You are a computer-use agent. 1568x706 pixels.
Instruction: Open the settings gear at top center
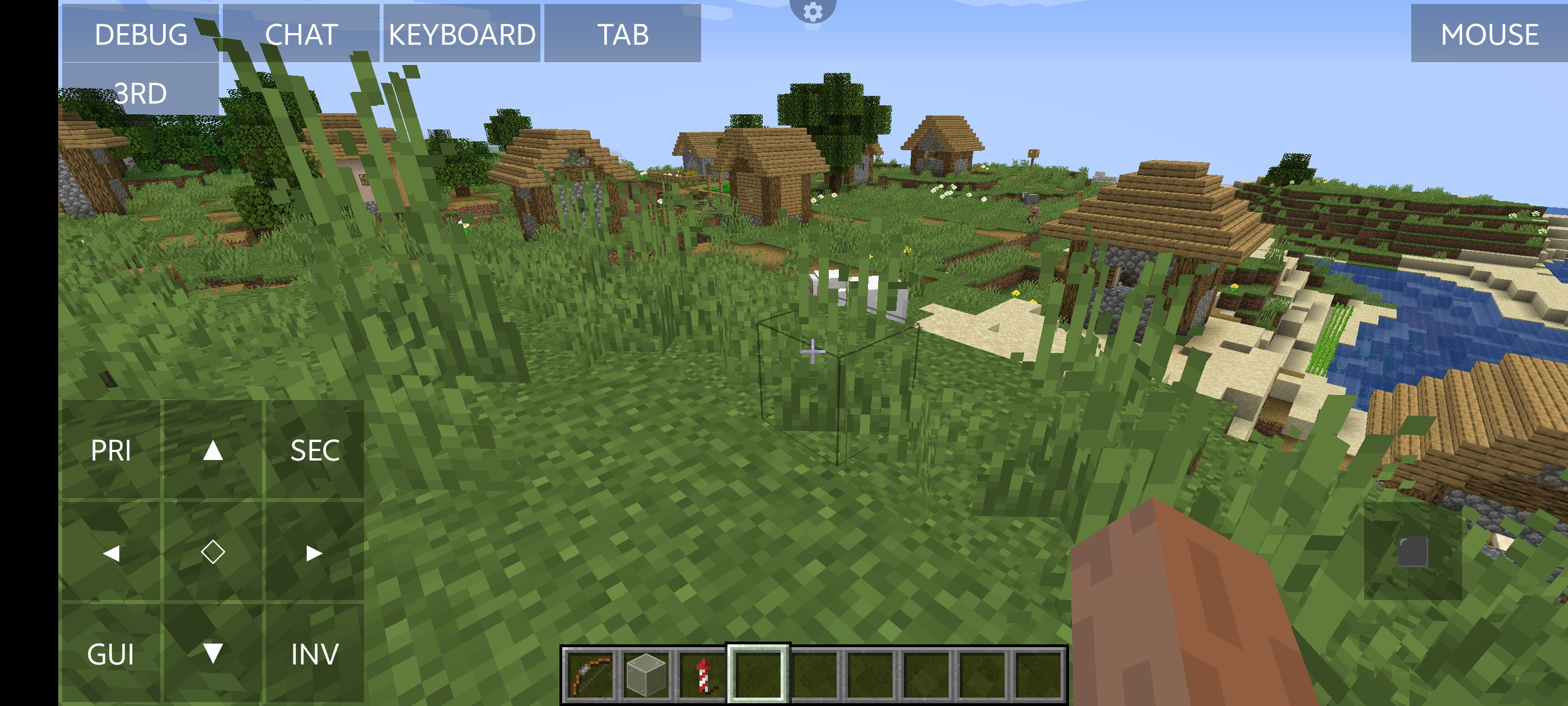coord(813,11)
